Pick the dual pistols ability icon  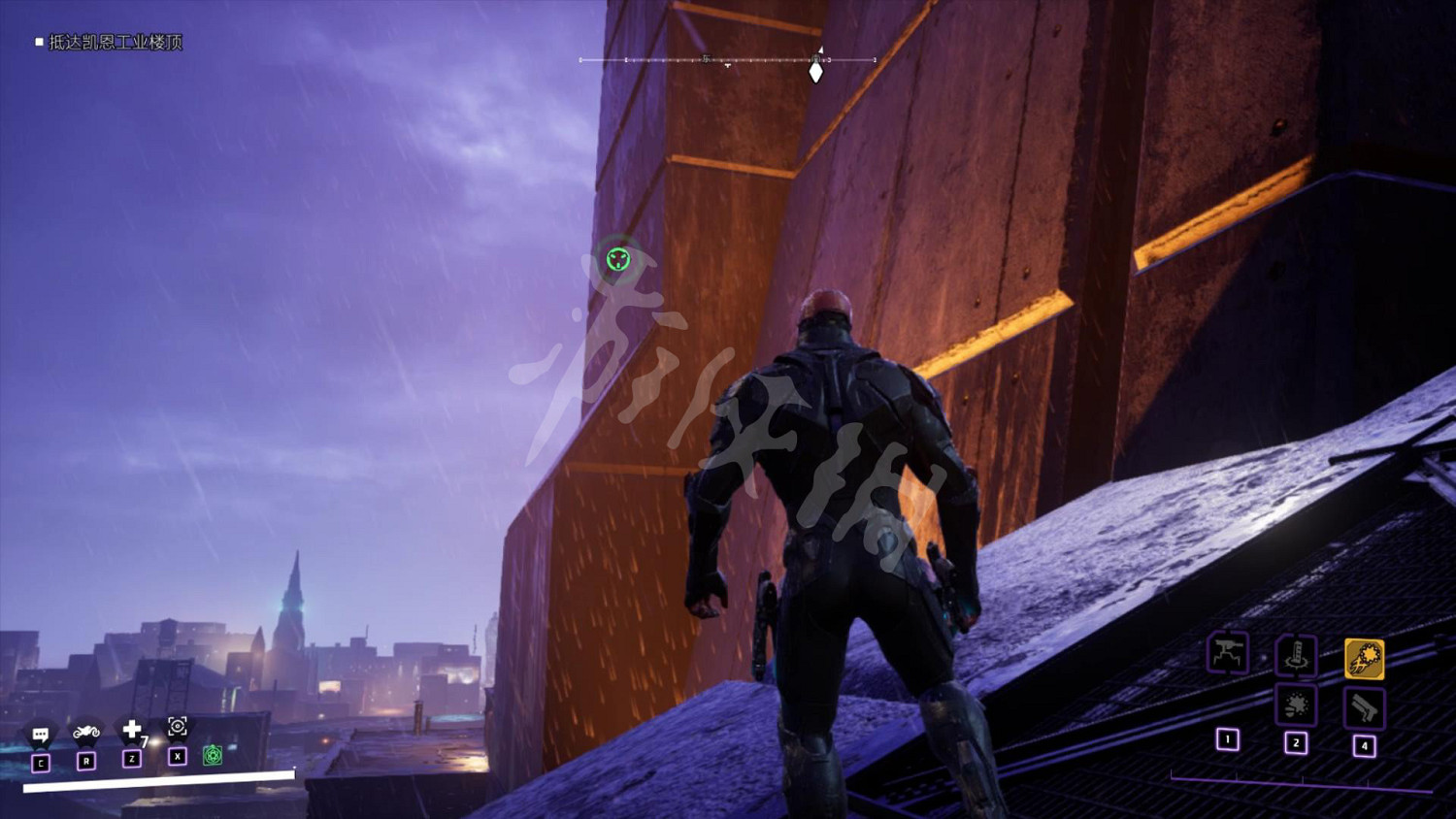click(x=1364, y=708)
